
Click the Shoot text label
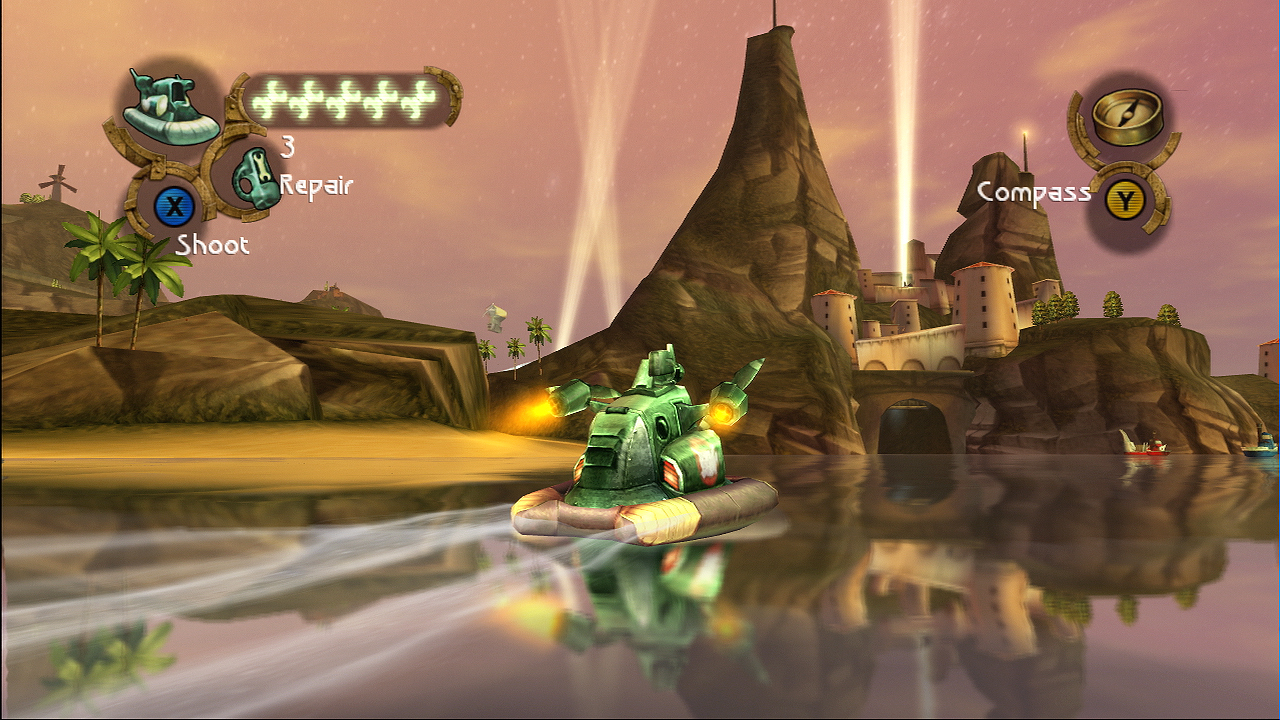tap(214, 245)
